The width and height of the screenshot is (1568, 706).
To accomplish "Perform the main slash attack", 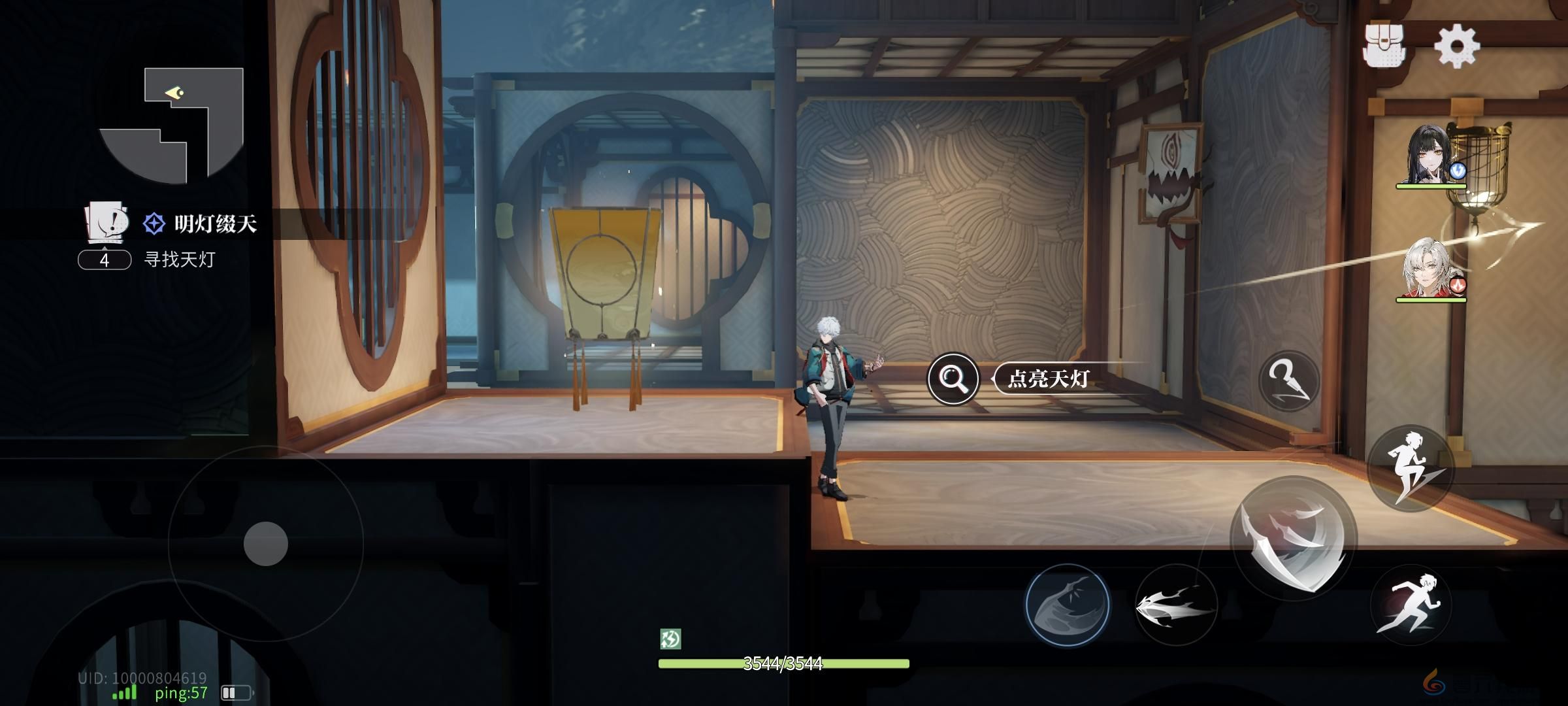I will click(1293, 539).
